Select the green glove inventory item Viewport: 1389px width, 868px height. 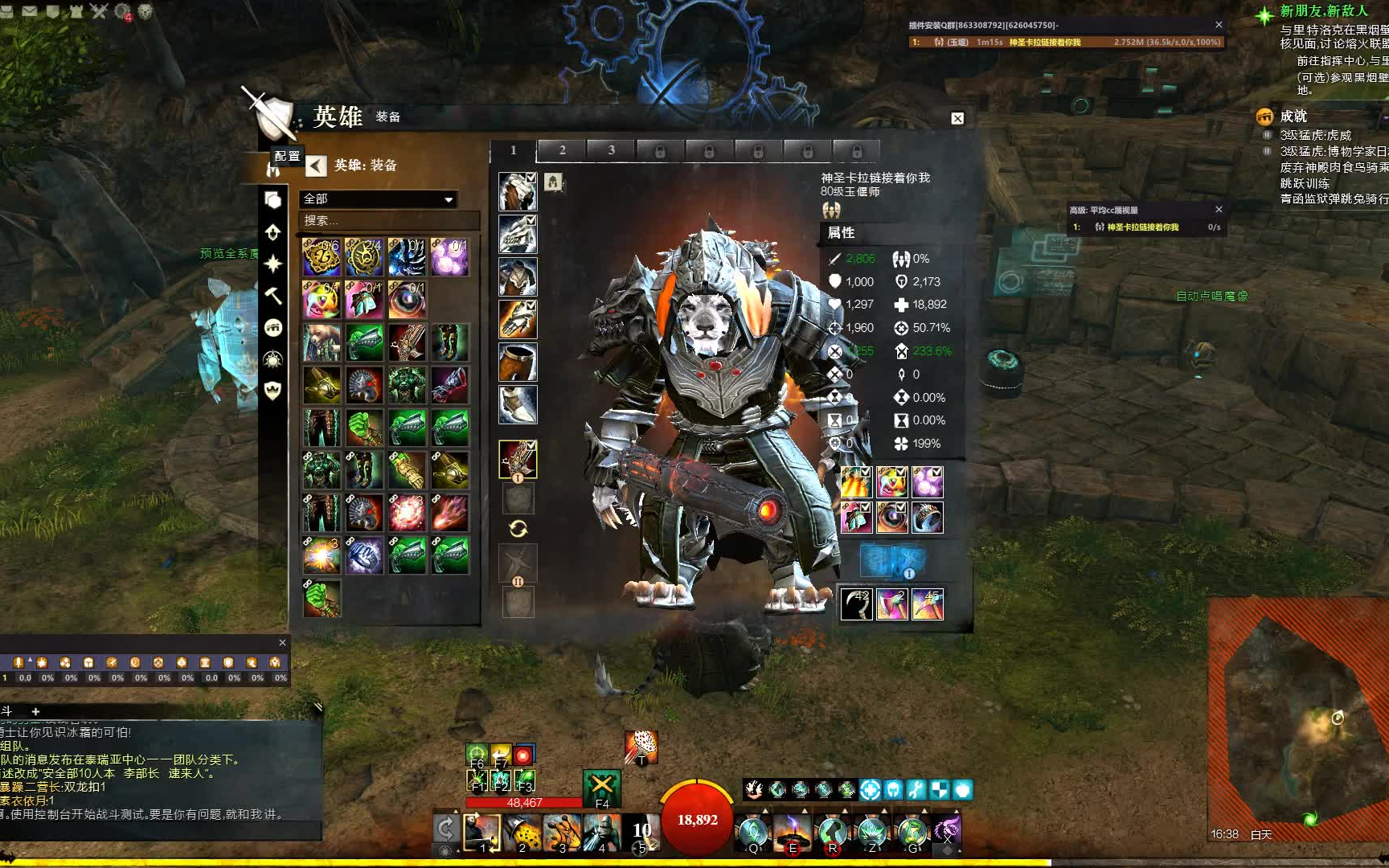pos(322,597)
